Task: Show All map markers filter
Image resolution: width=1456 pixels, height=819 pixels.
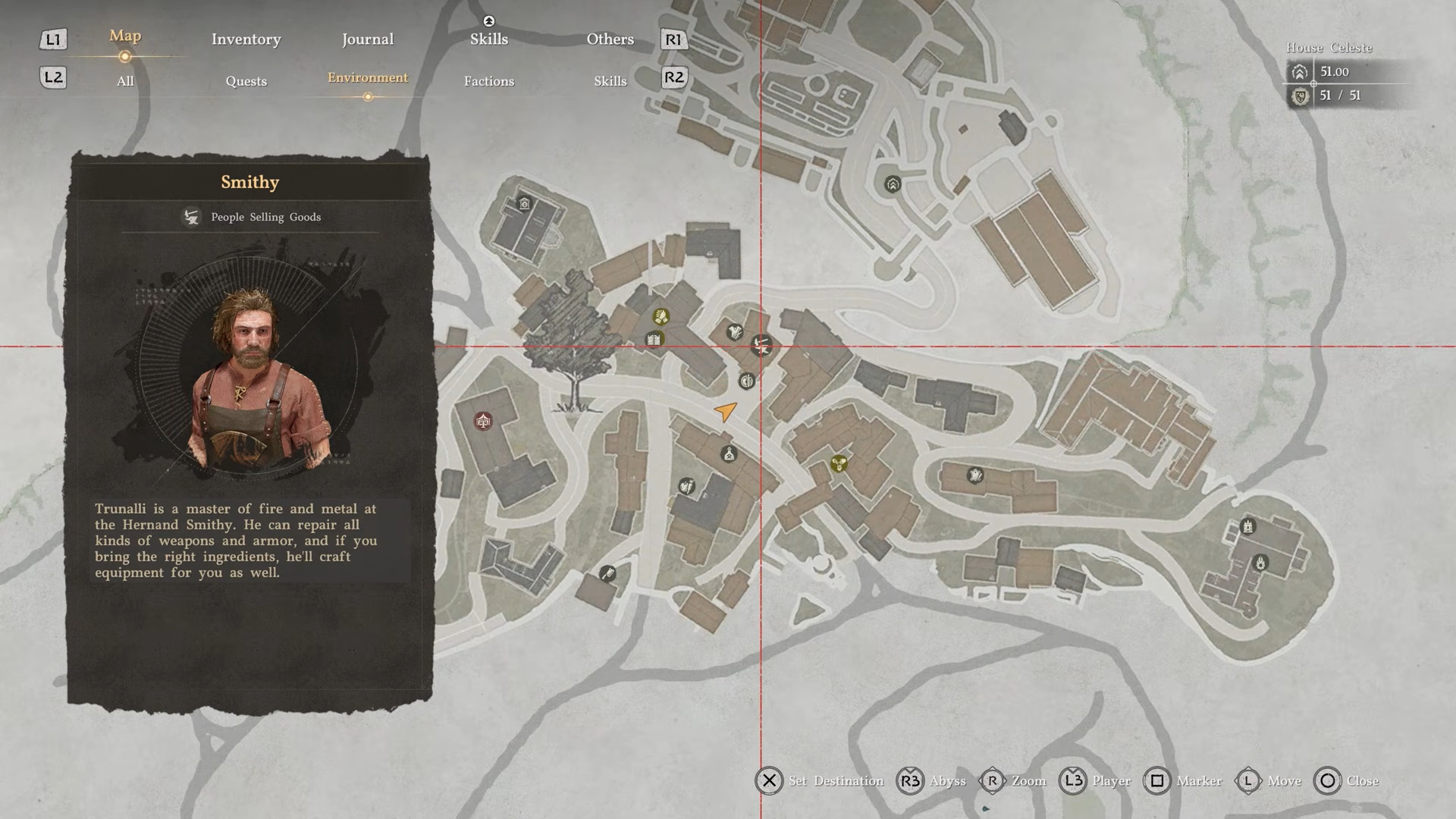Action: coord(125,81)
